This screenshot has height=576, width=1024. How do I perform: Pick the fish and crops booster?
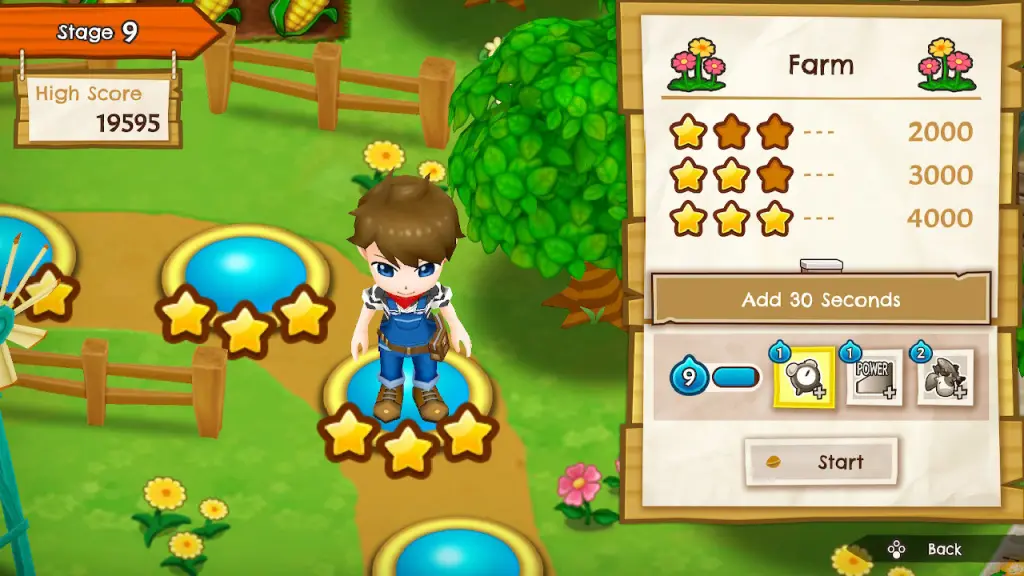coord(944,377)
